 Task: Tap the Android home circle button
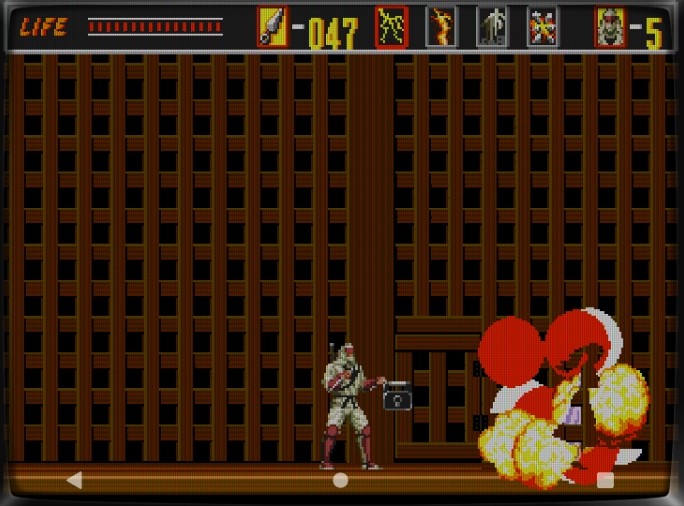point(341,480)
